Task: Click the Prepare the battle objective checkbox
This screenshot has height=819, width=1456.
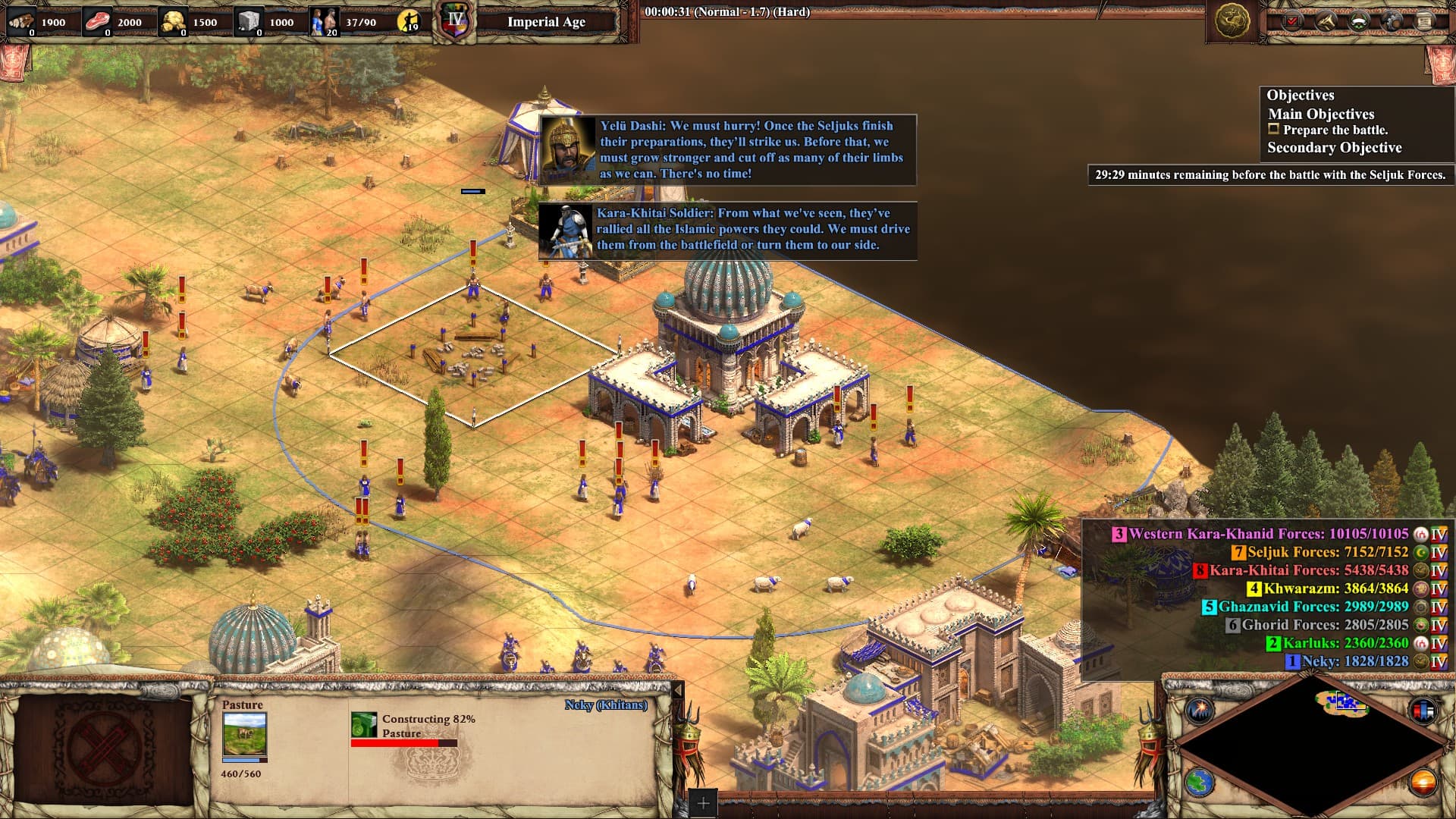Action: coord(1274,130)
